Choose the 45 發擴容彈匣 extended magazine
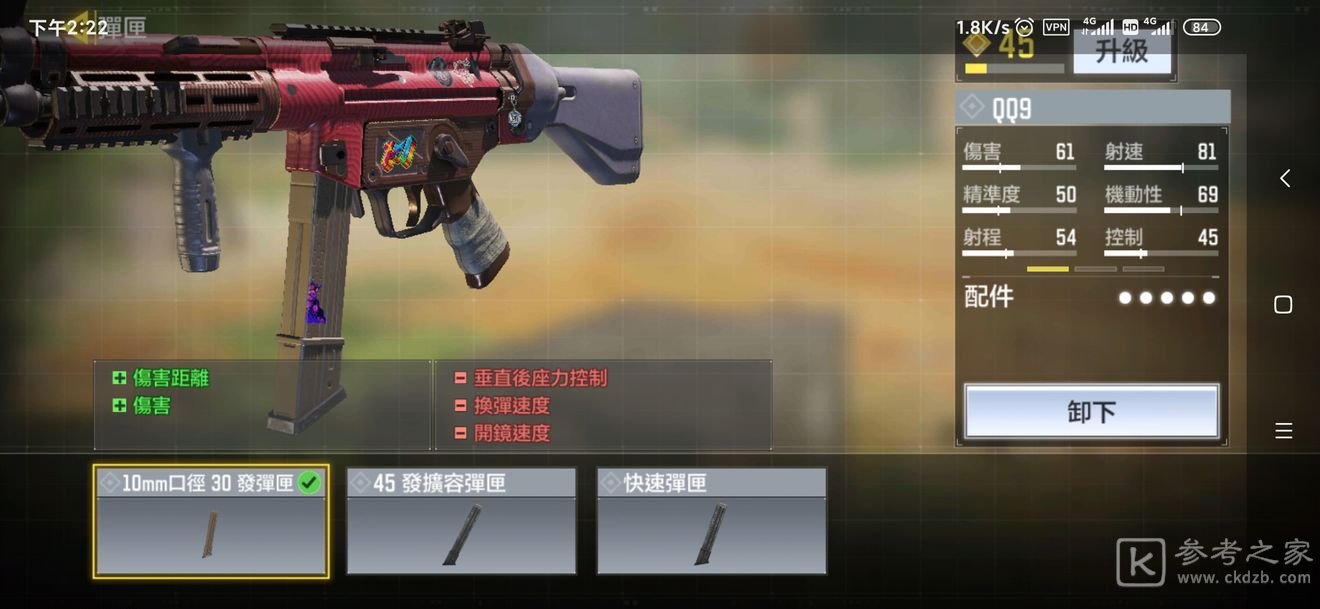This screenshot has width=1320, height=609. pos(461,521)
